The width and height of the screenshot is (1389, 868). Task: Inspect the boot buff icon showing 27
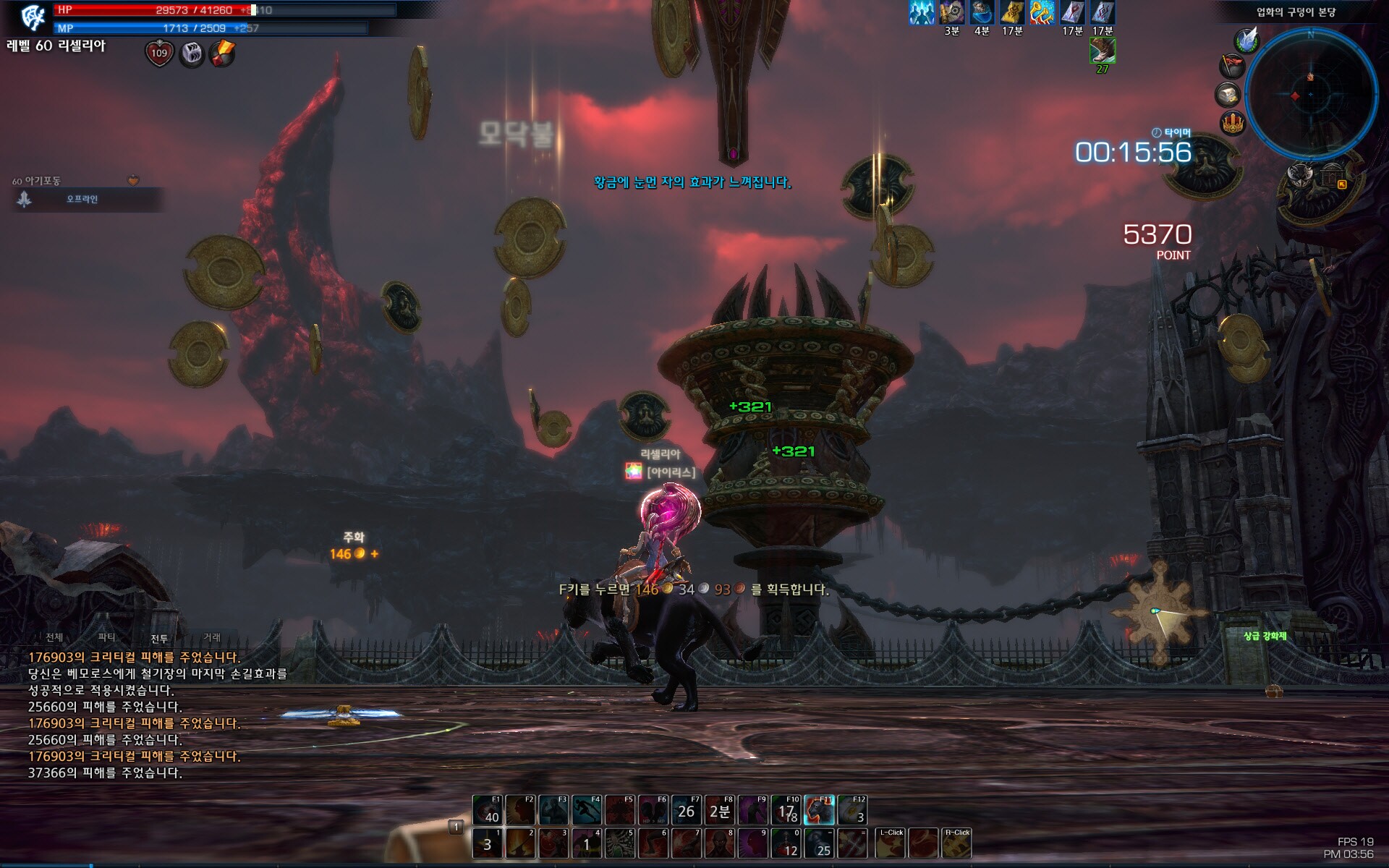[1103, 51]
